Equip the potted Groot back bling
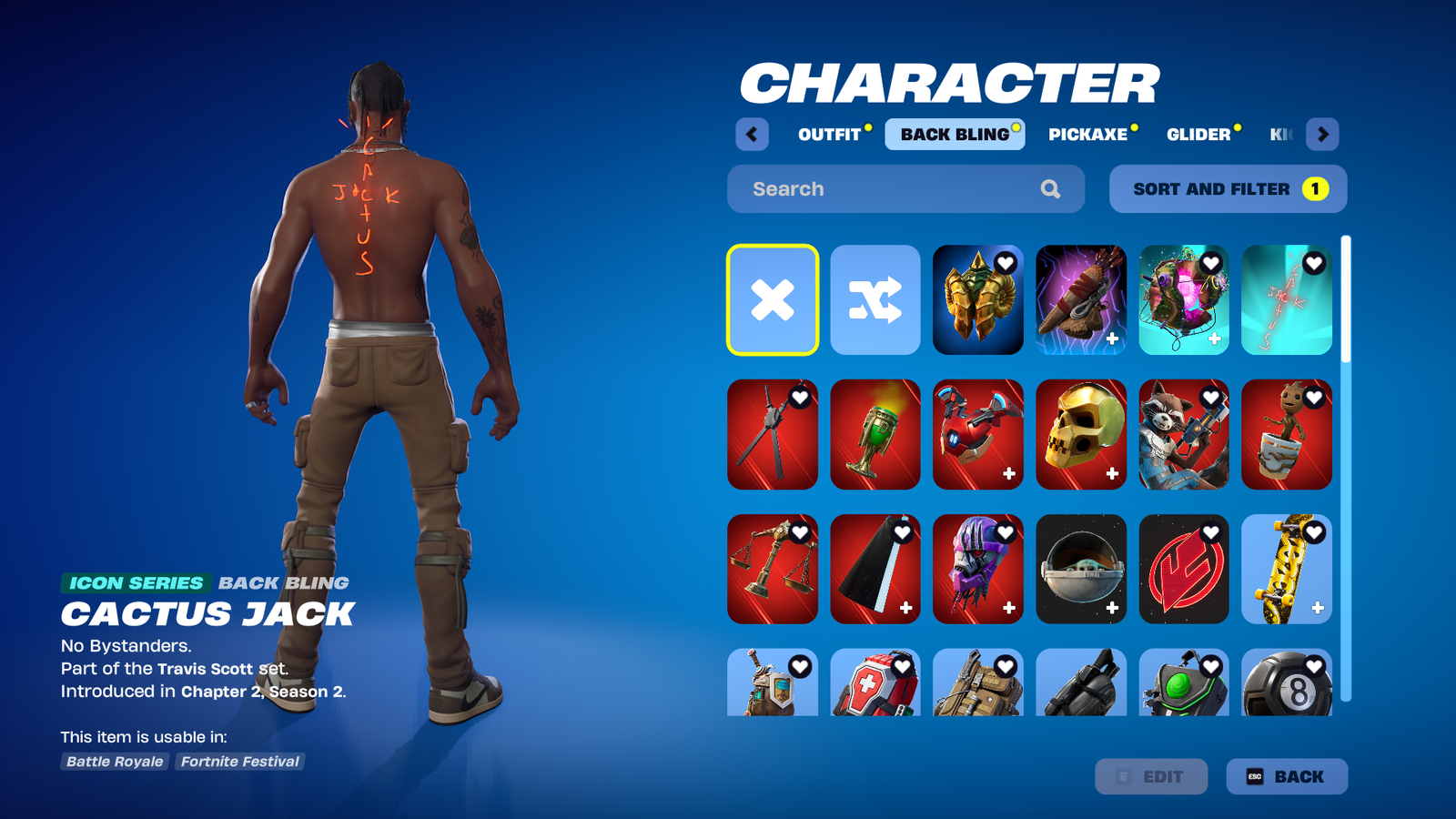1456x819 pixels. 1286,435
